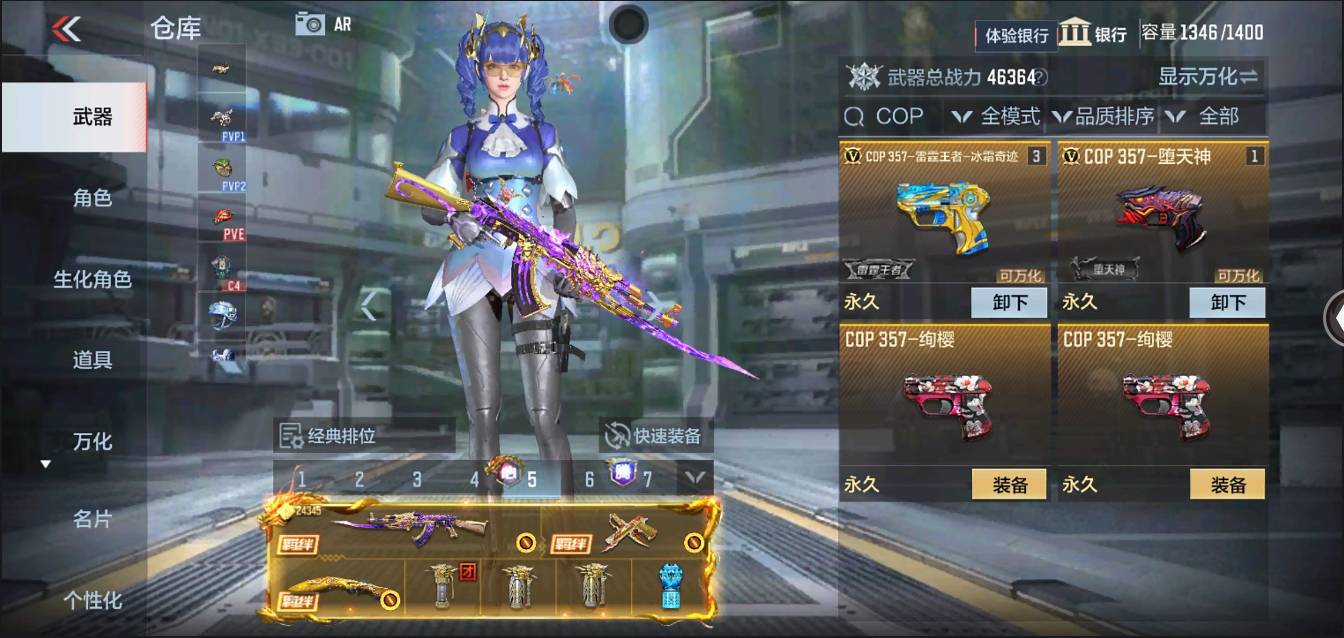Select the PVE loadout preset icon
Viewport: 1344px width, 638px height.
[x=228, y=221]
